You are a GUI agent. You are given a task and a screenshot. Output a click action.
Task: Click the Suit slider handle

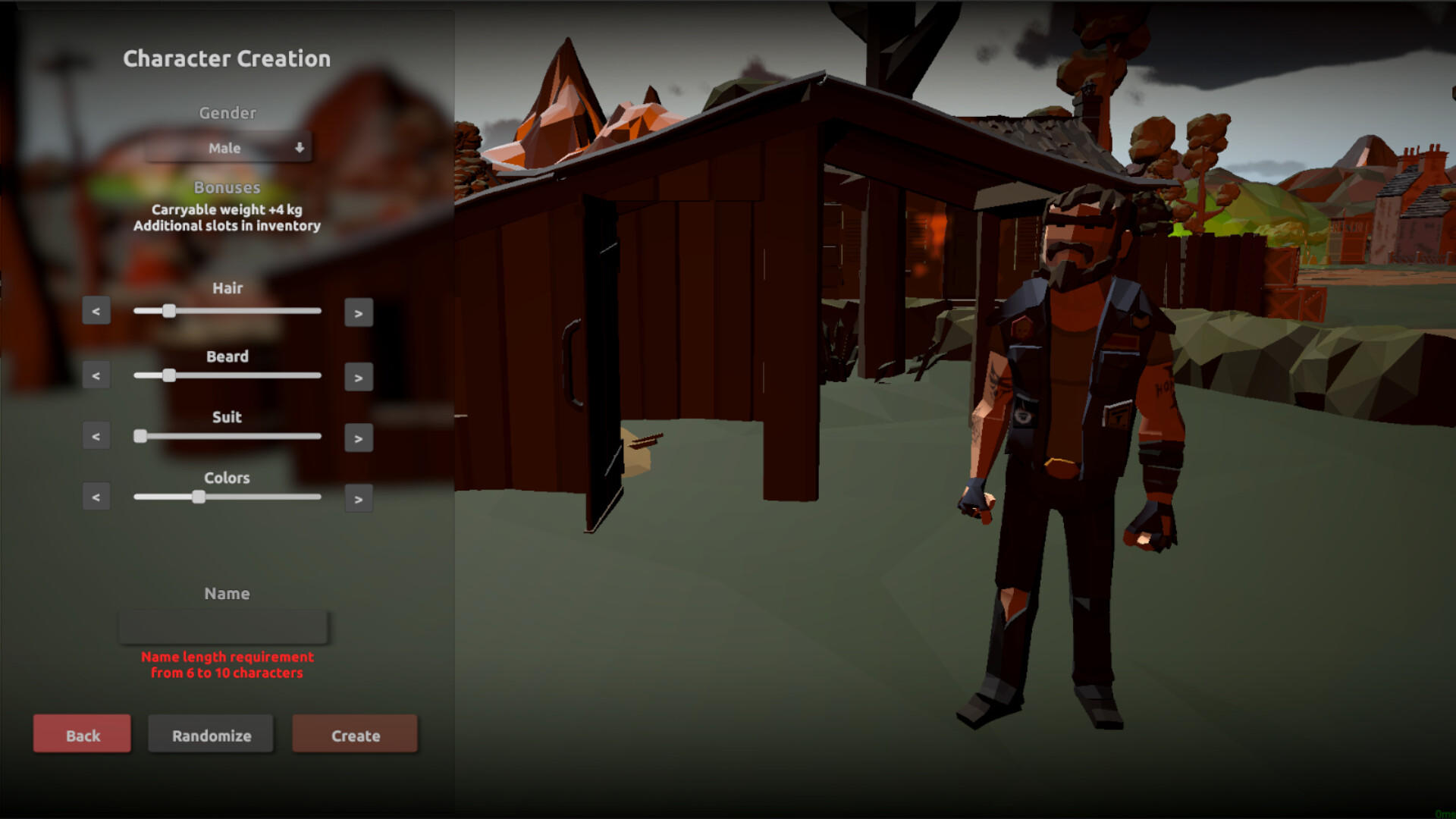click(140, 436)
